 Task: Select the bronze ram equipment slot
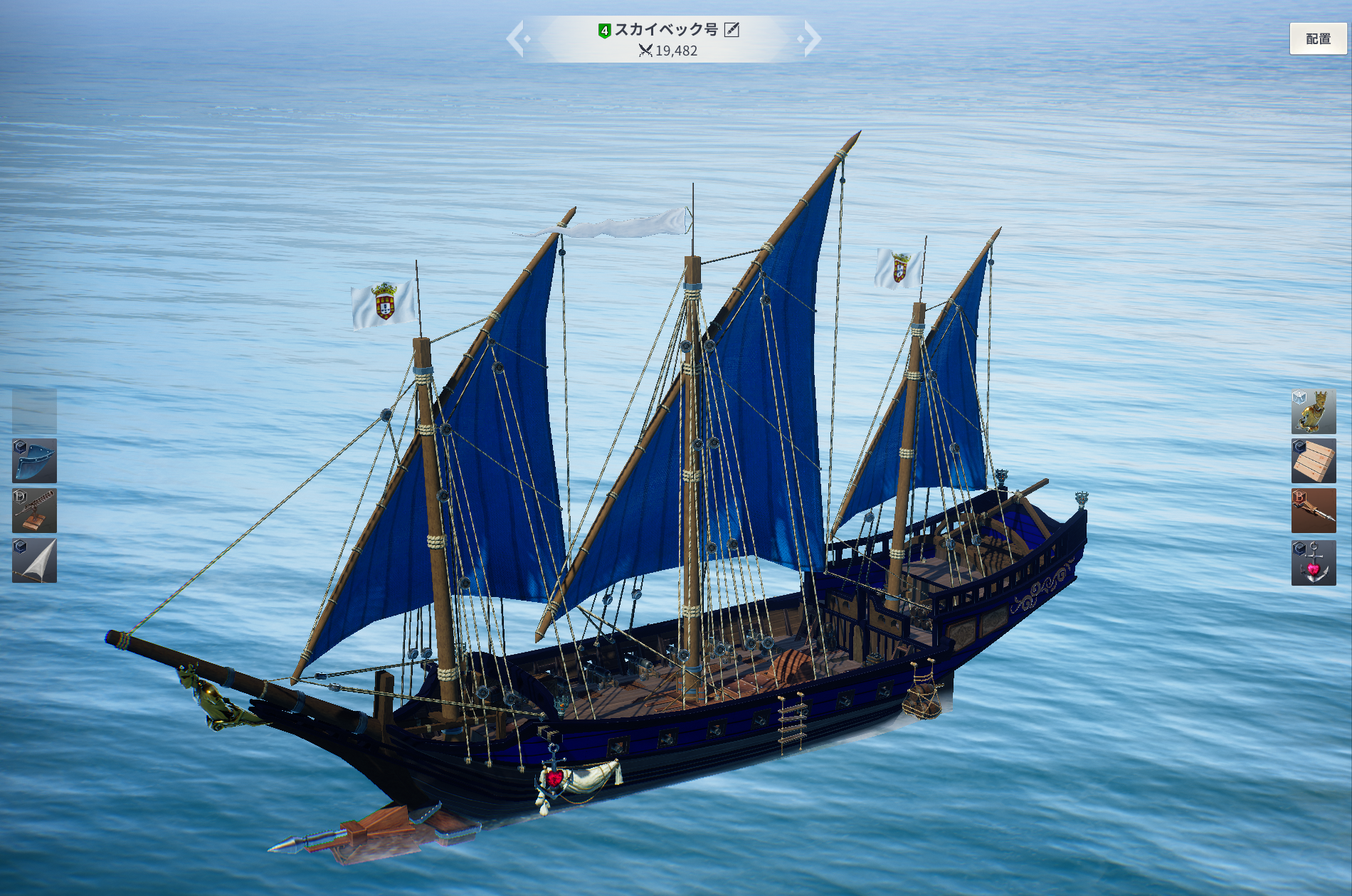coord(1314,511)
